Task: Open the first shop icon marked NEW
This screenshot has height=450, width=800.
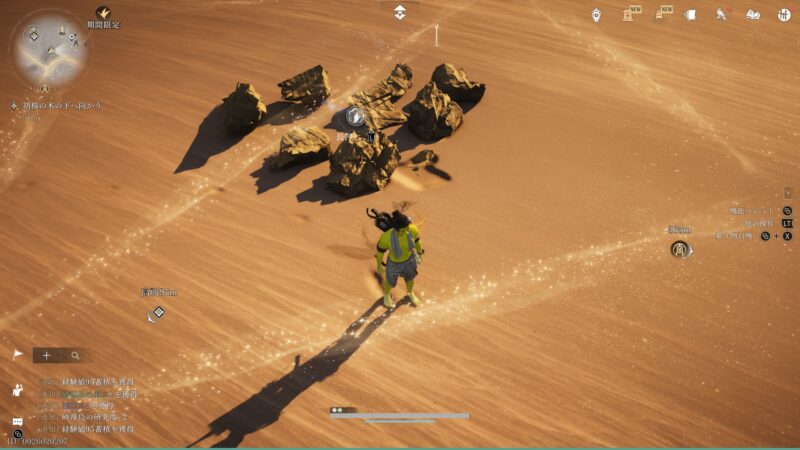Action: (x=630, y=14)
